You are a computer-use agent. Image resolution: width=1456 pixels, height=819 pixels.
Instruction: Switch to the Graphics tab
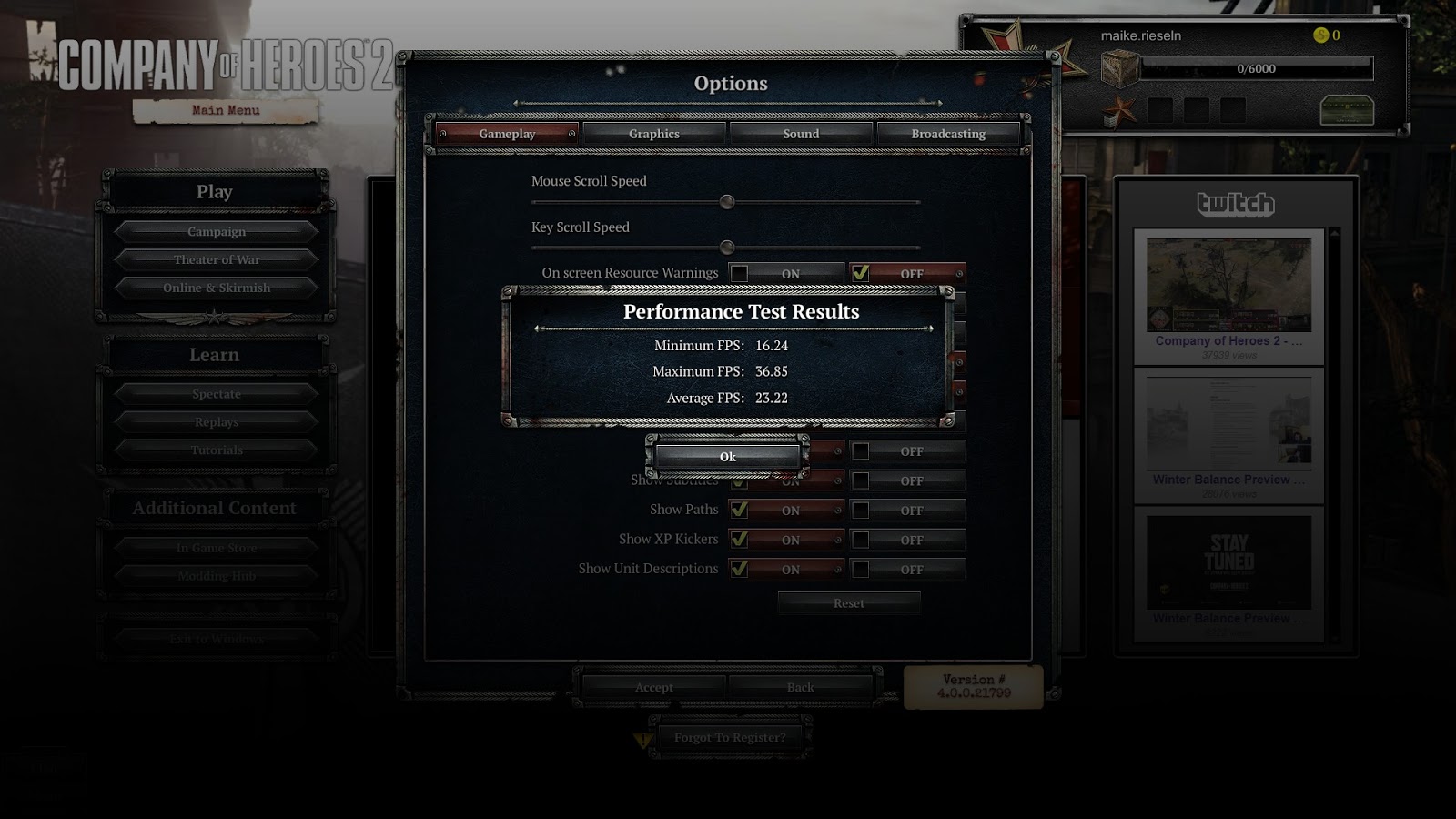(653, 133)
